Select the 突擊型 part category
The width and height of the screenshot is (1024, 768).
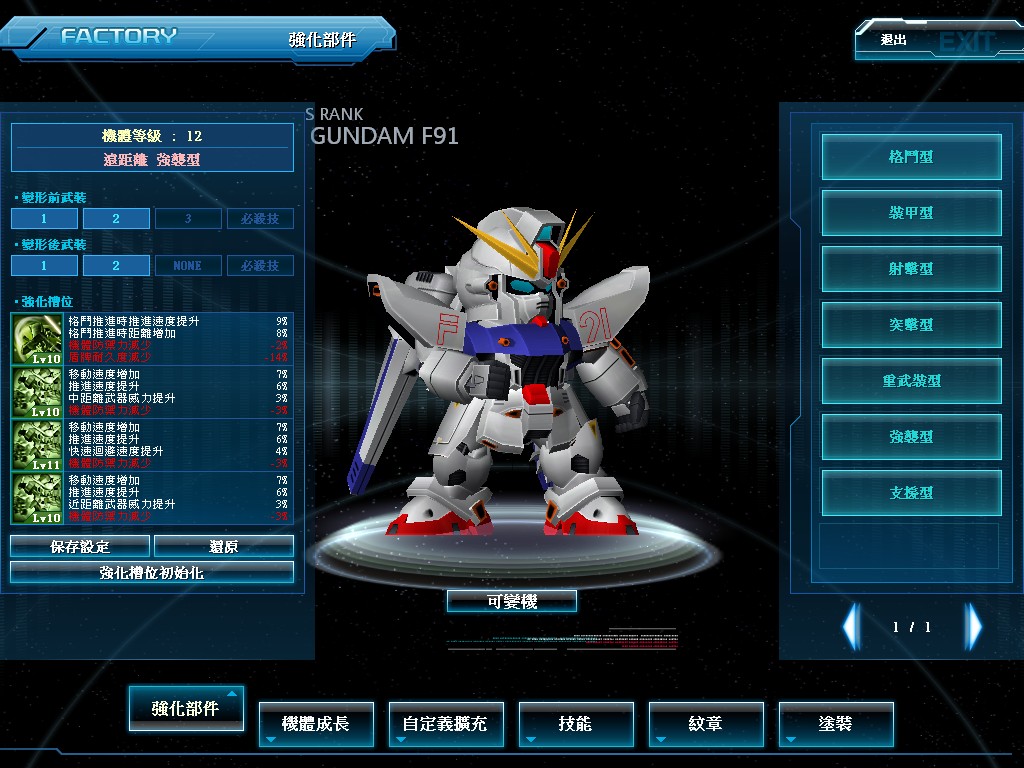pos(911,325)
